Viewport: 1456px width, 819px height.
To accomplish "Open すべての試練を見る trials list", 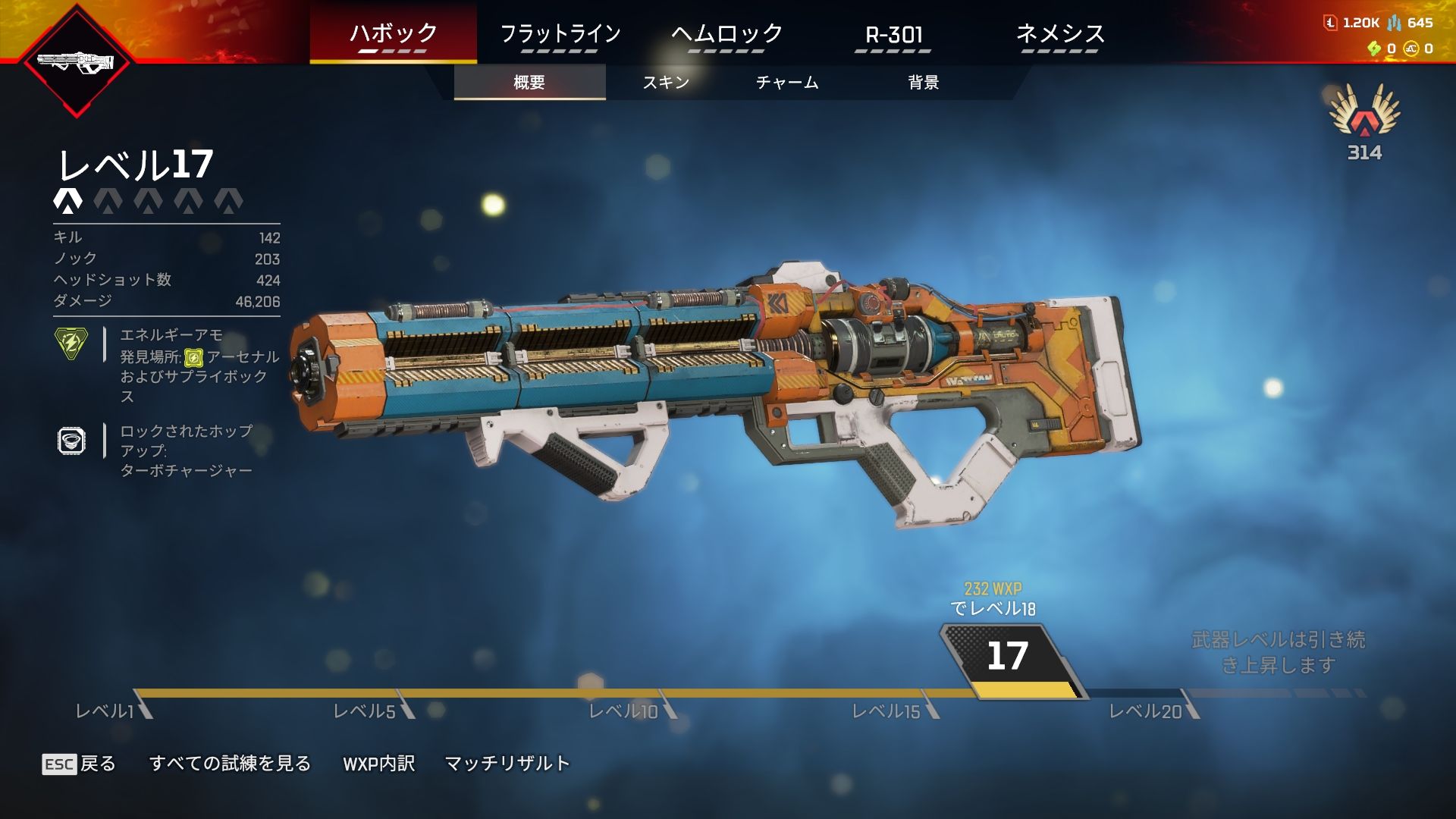I will (230, 764).
